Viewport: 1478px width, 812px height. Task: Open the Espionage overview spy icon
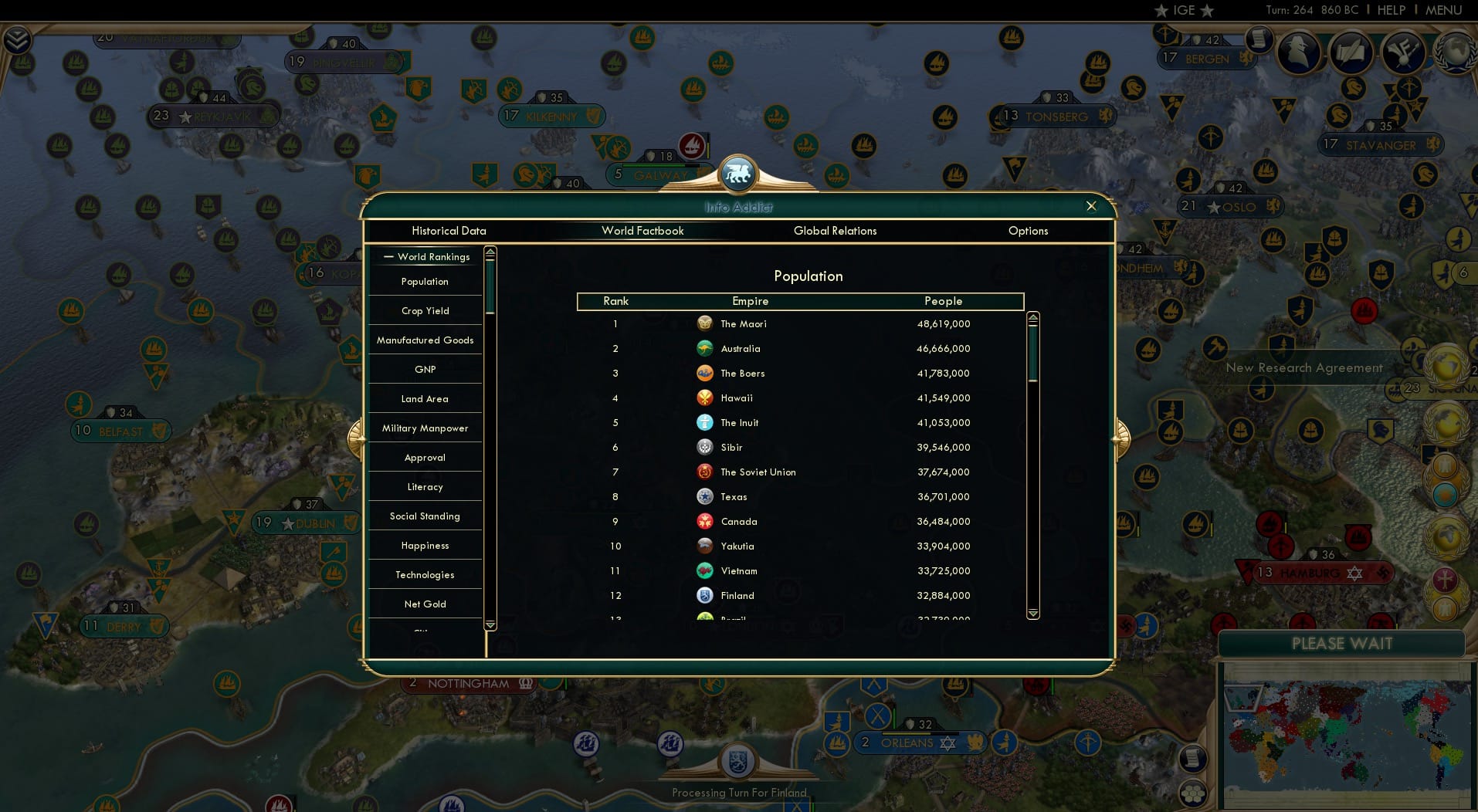click(1297, 52)
